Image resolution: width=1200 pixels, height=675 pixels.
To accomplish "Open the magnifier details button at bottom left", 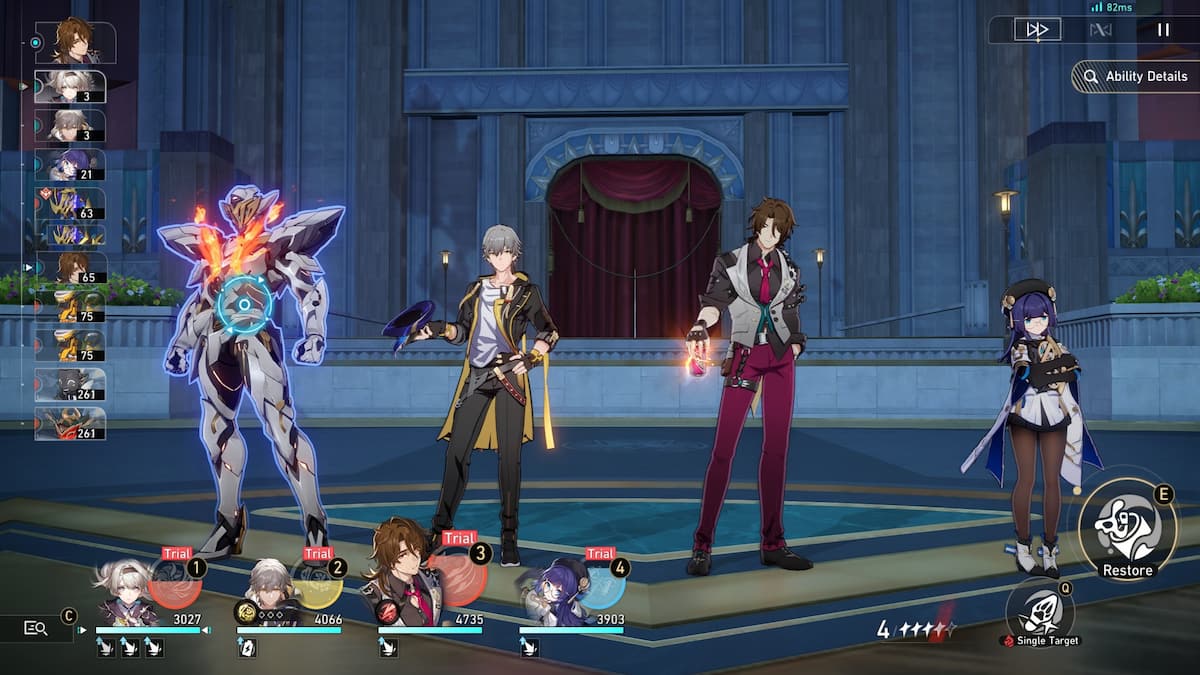I will point(37,628).
